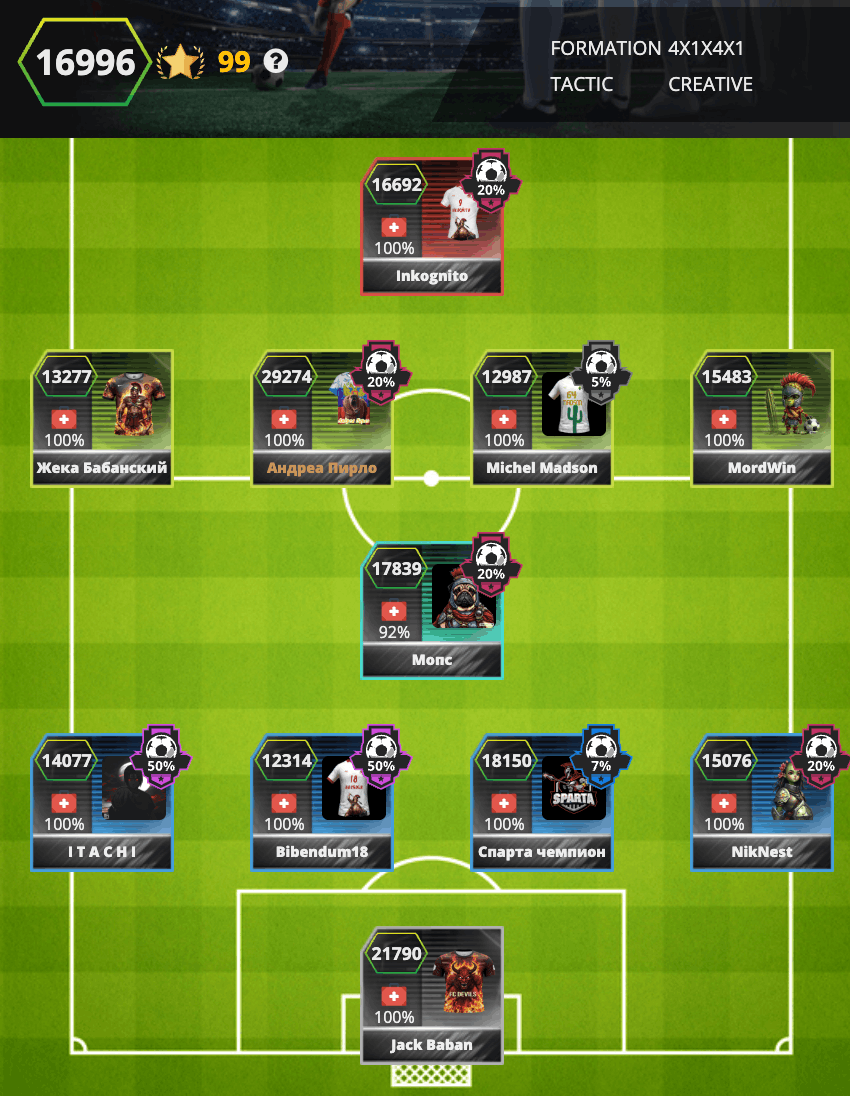Viewport: 850px width, 1096px height.
Task: Click the 7% ball badge on Спарта чемпион
Action: (x=601, y=756)
